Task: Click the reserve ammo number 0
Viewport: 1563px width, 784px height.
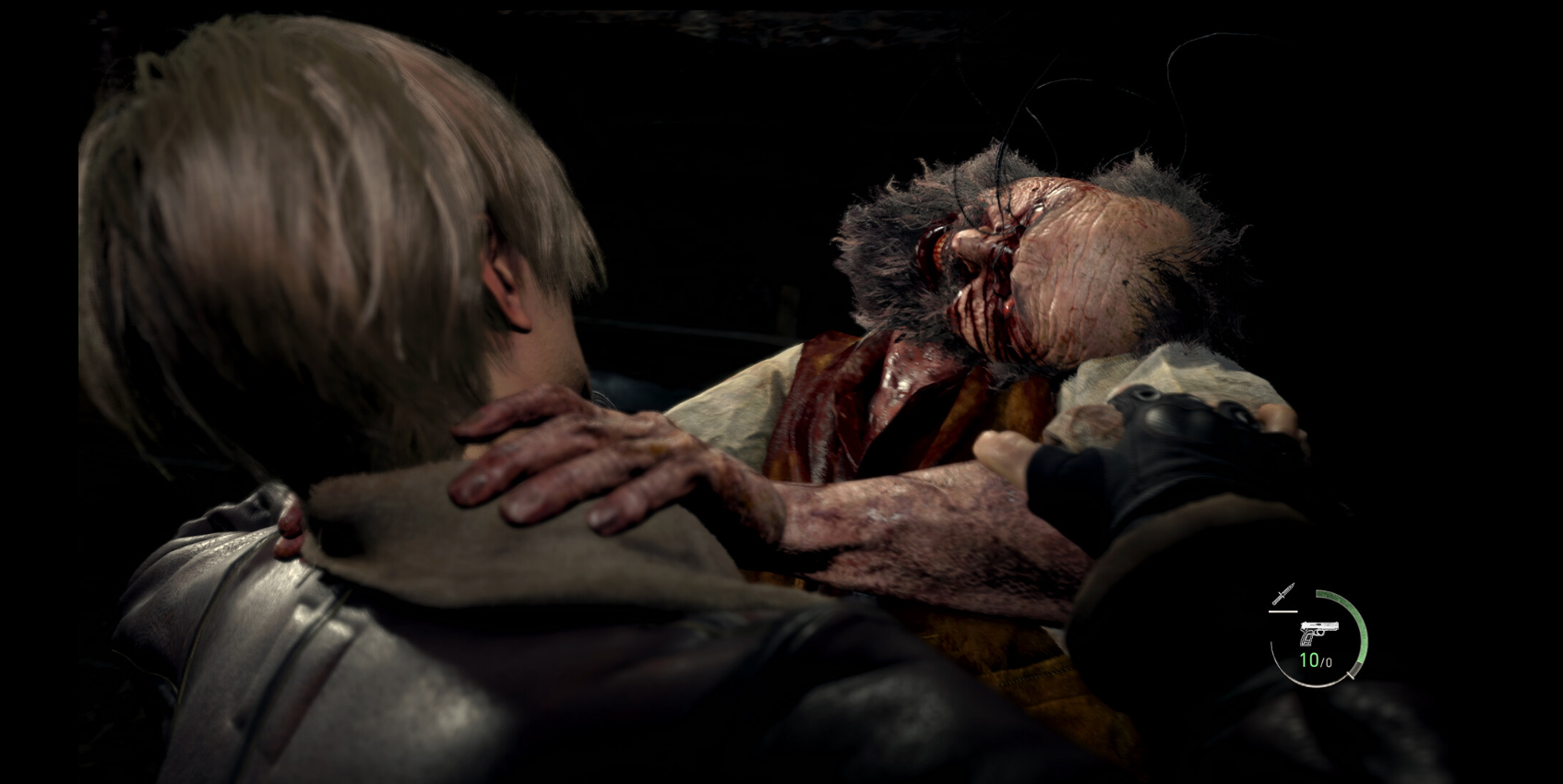Action: [x=1329, y=661]
